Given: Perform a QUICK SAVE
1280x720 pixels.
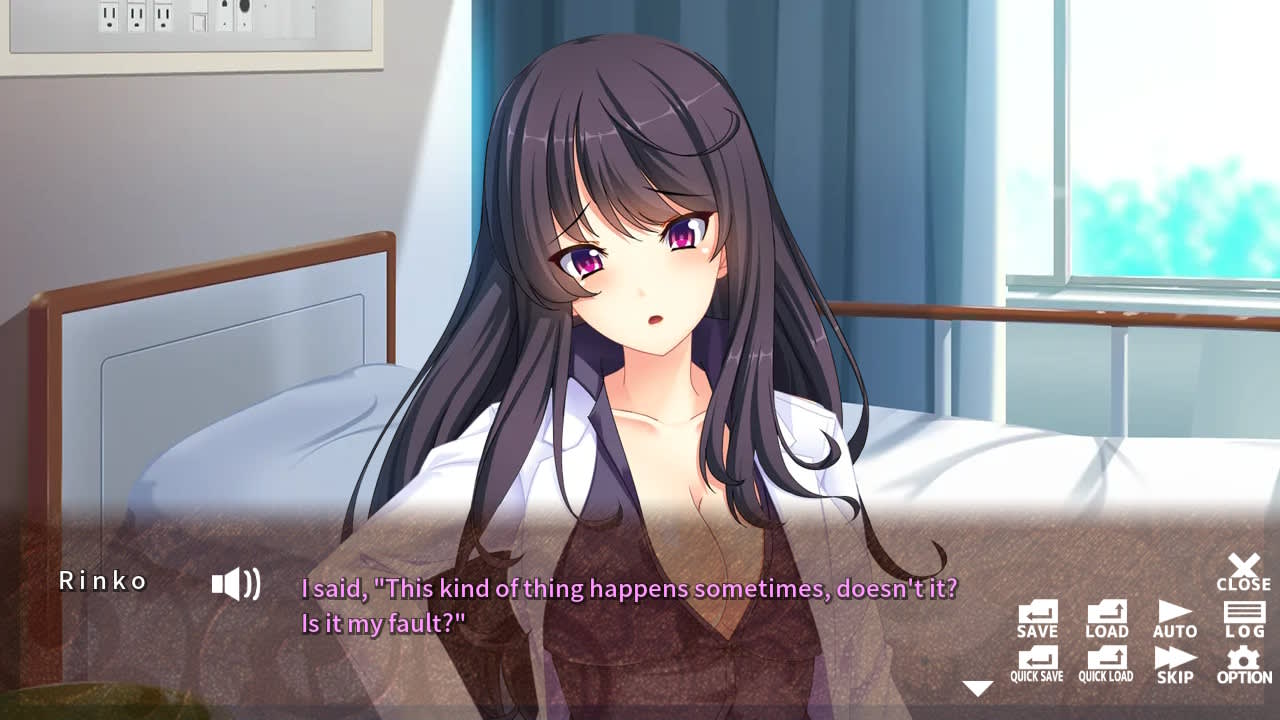Looking at the screenshot, I should point(1035,663).
